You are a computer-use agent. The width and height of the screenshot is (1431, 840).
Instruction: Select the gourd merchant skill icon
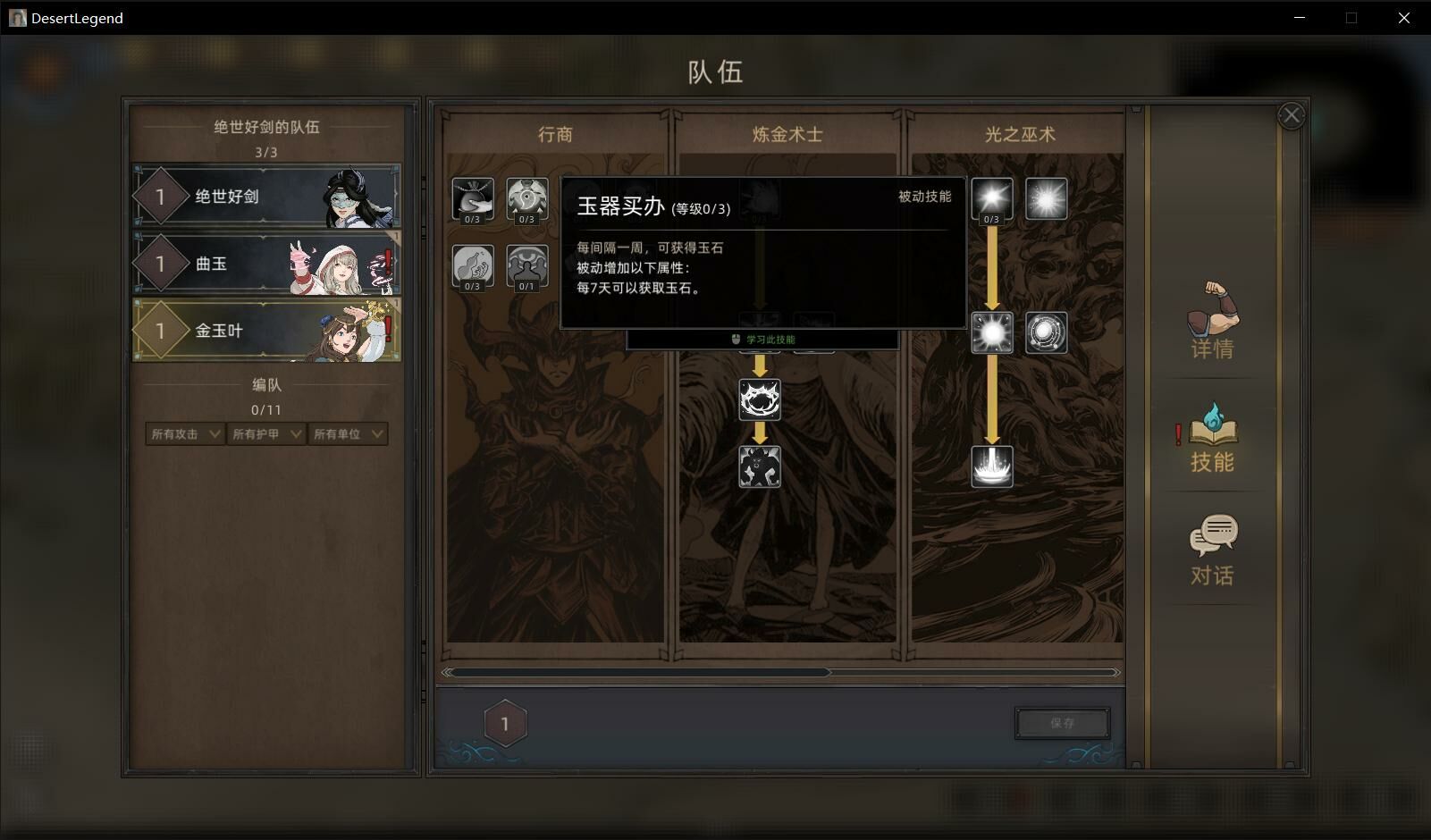point(473,265)
